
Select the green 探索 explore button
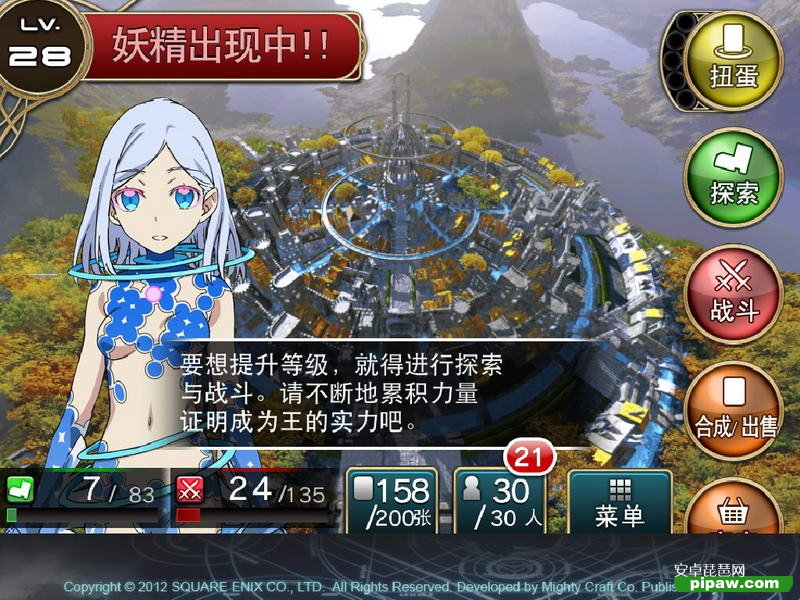733,177
